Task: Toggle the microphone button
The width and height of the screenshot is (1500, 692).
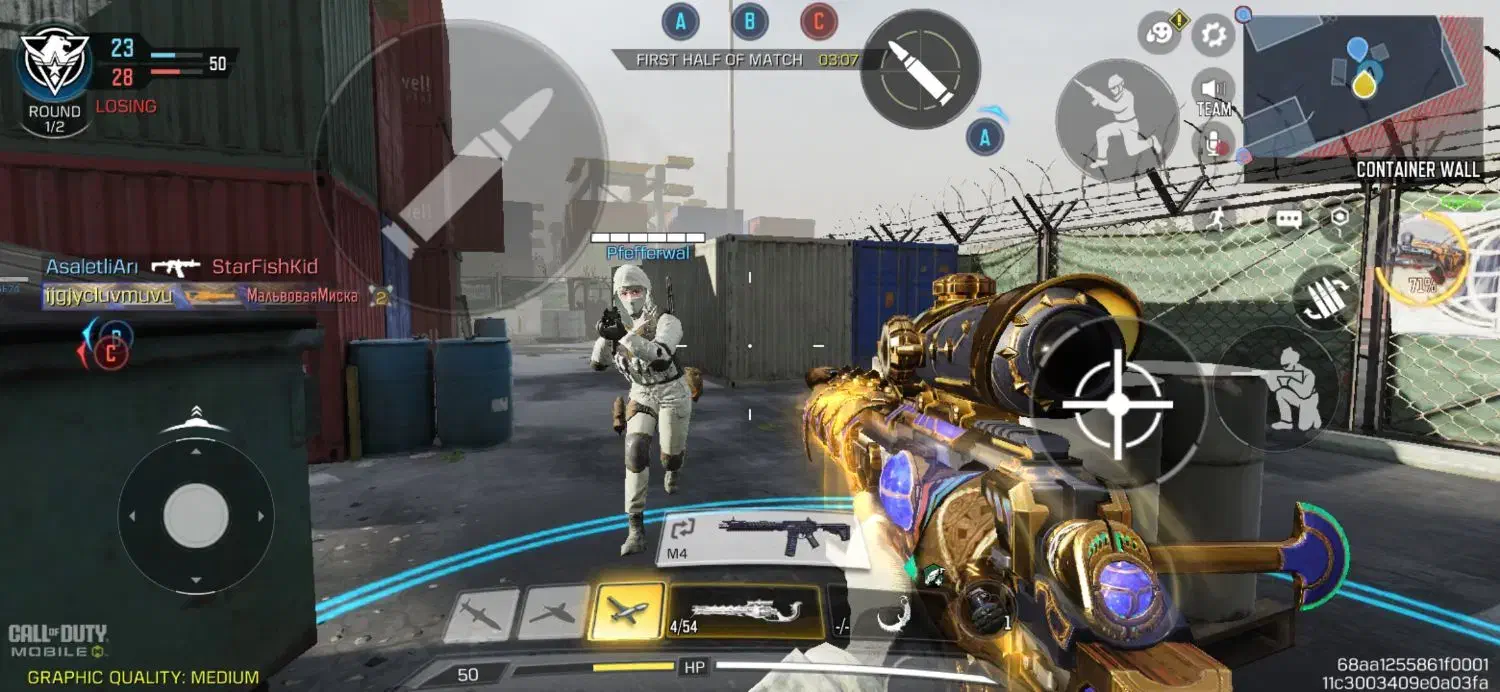Action: click(x=1215, y=143)
